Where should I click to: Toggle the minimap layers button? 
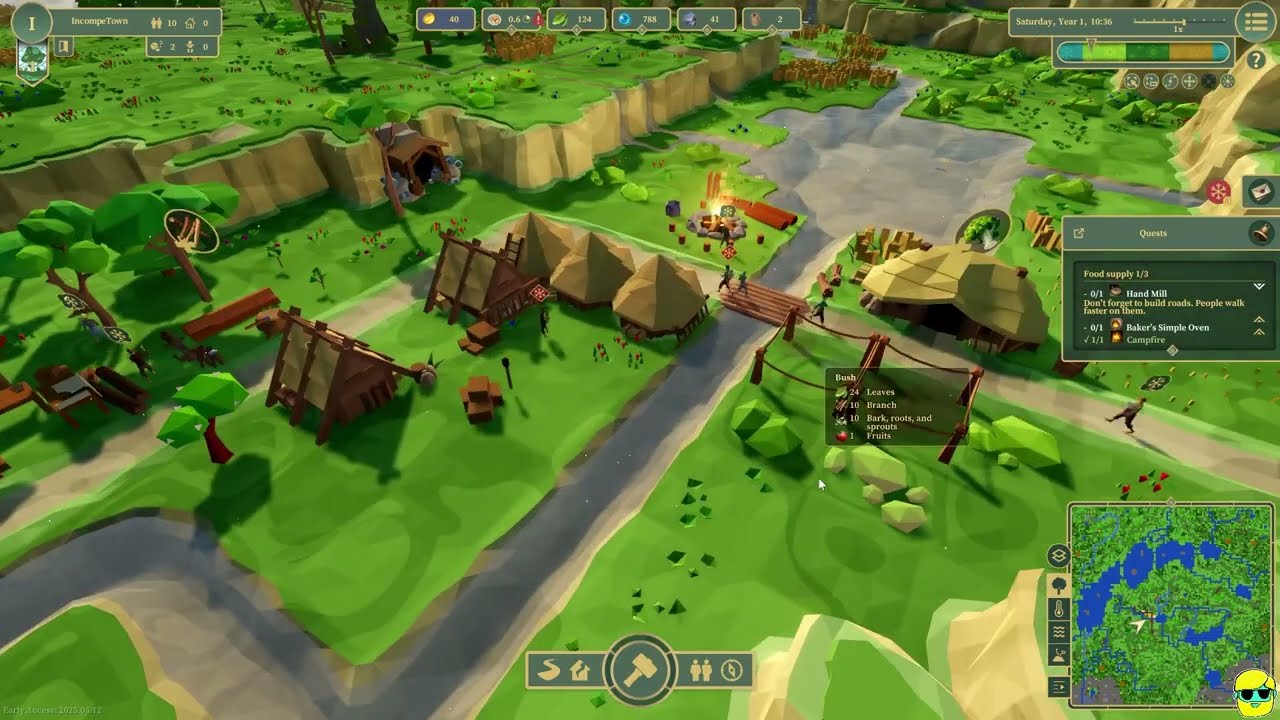click(x=1059, y=556)
